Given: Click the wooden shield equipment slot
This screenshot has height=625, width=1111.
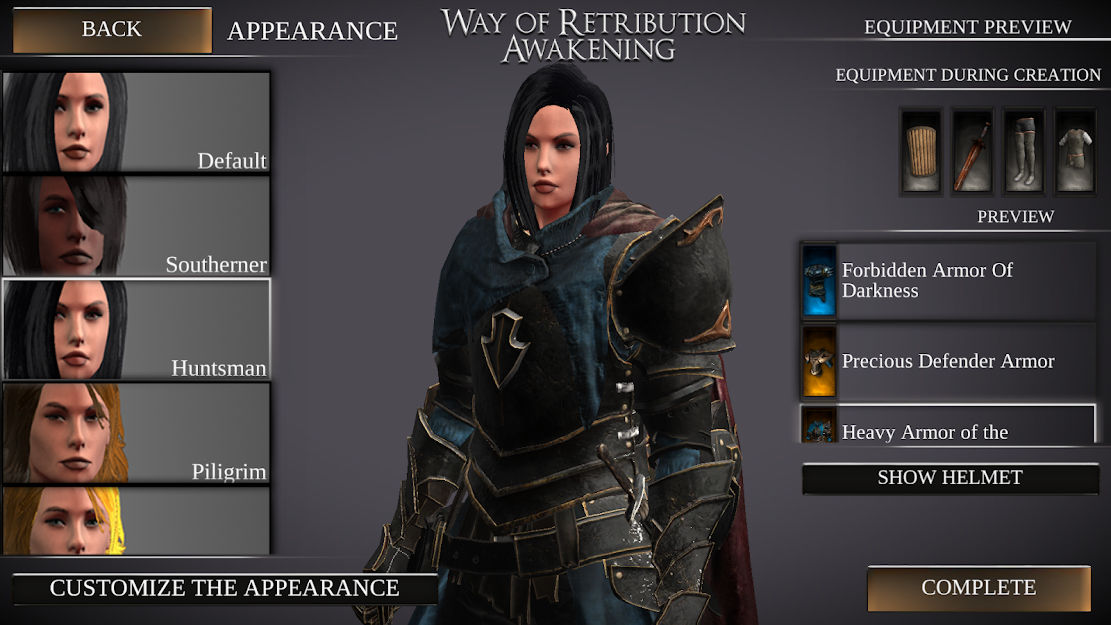Looking at the screenshot, I should [x=921, y=151].
